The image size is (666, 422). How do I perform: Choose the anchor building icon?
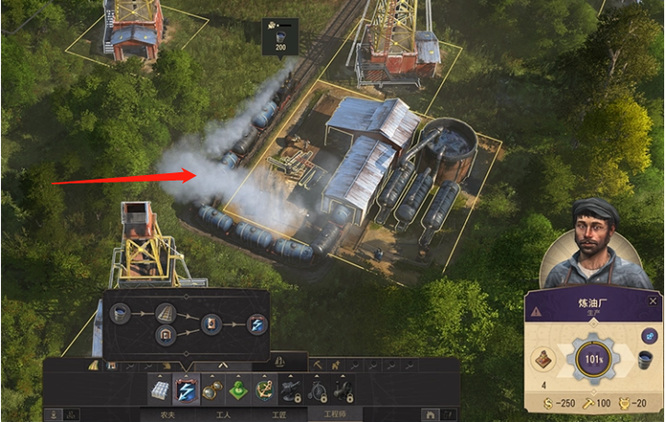pyautogui.click(x=264, y=388)
